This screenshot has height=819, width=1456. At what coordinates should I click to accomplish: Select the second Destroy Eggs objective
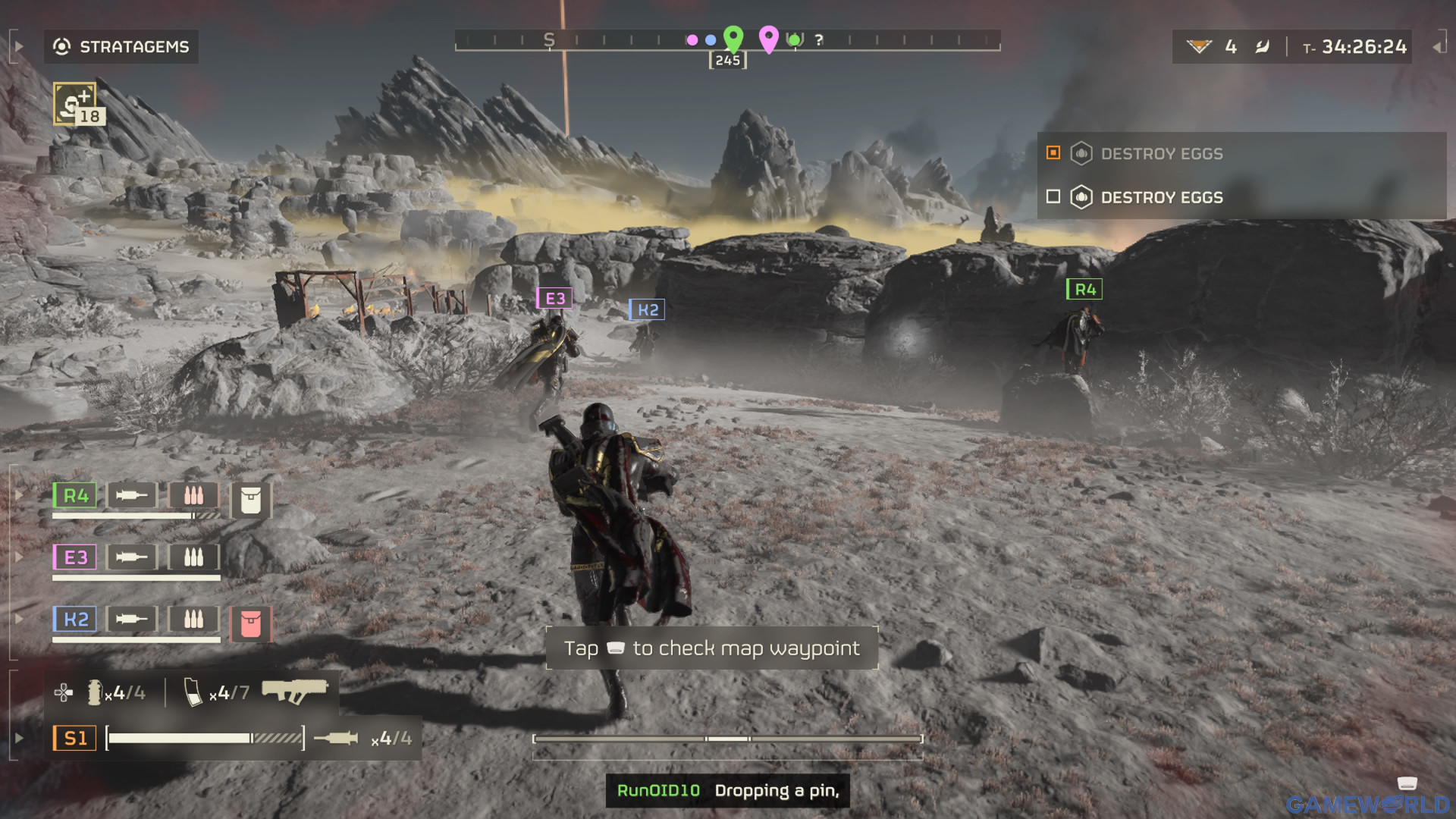[1162, 198]
